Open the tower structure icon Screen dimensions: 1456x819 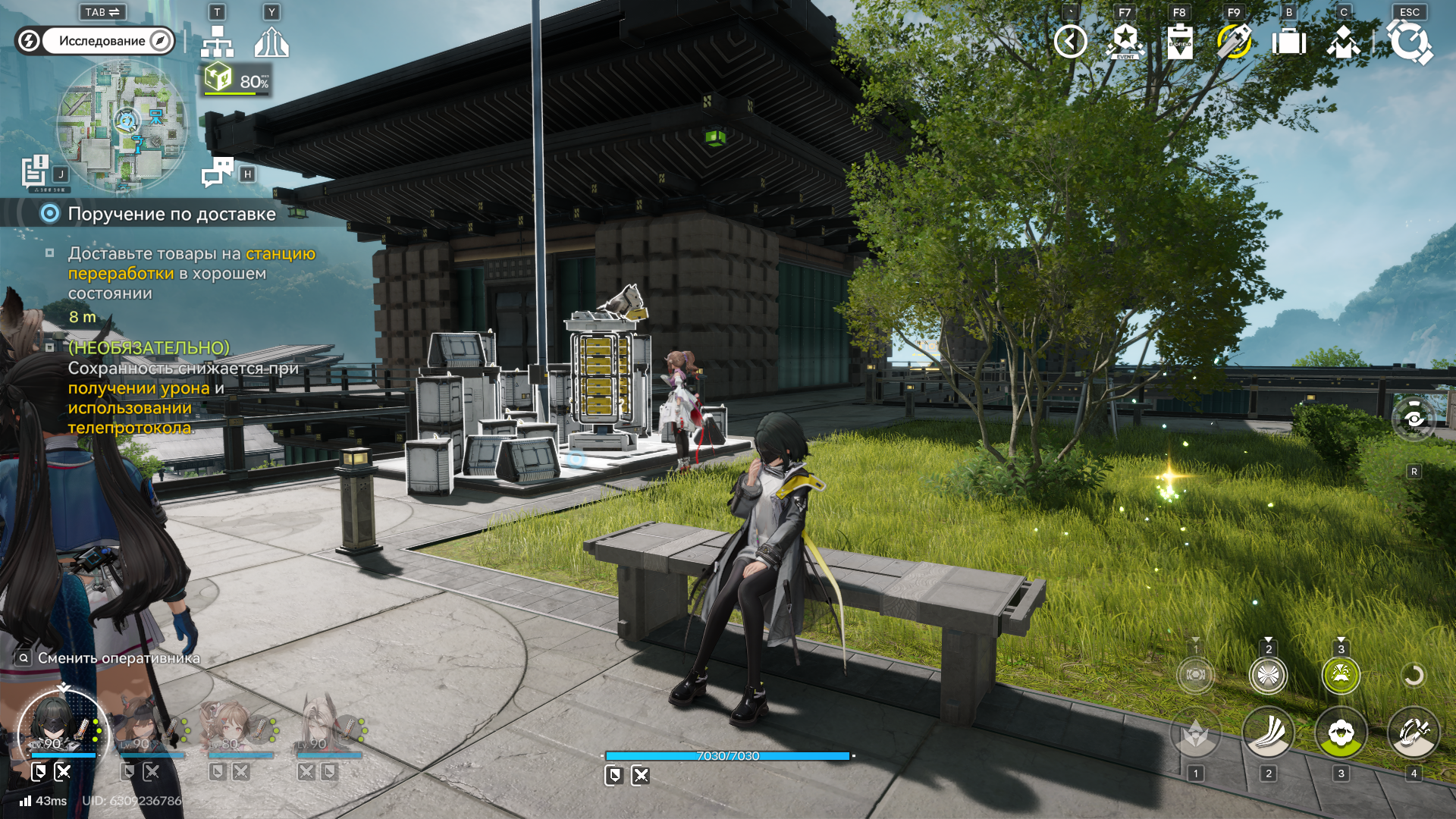tap(271, 42)
